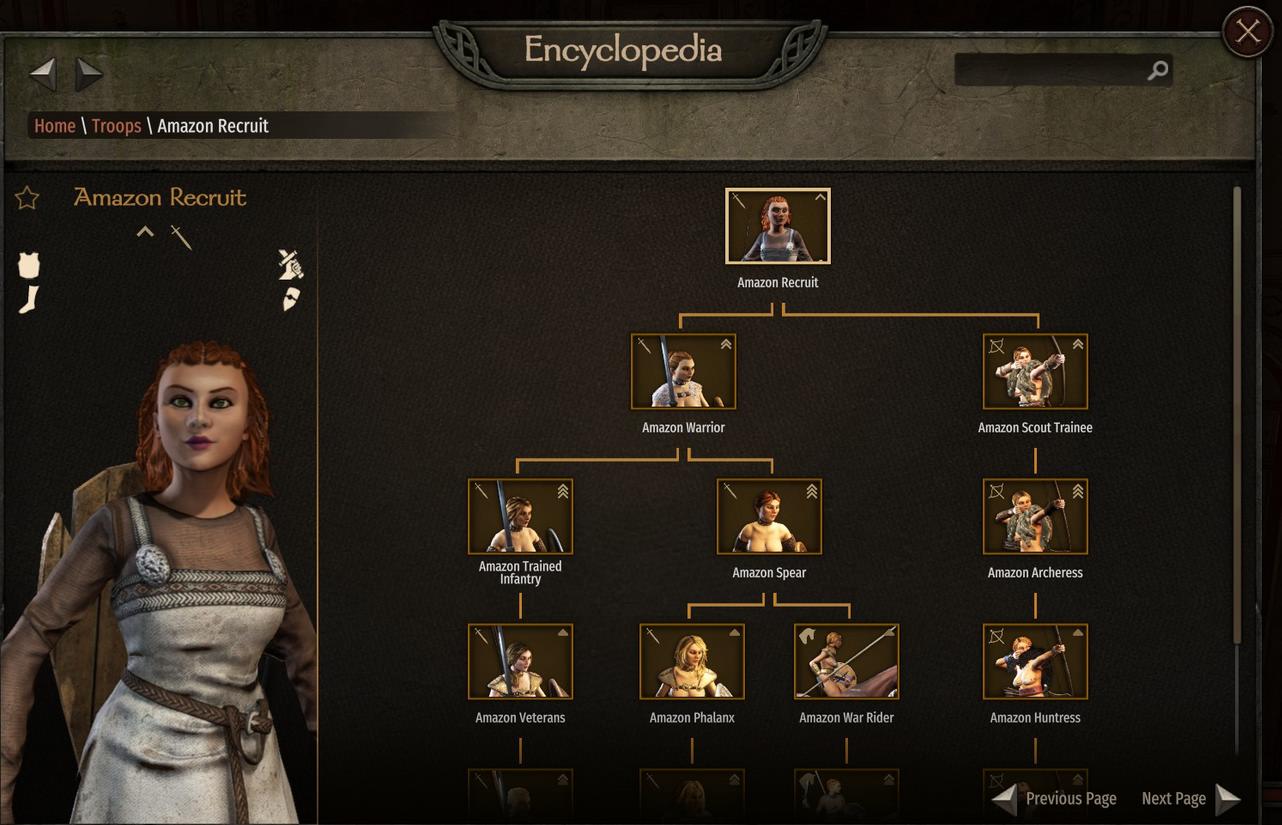Open the Amazon Scout Trainee entry
This screenshot has width=1282, height=825.
pyautogui.click(x=1035, y=372)
